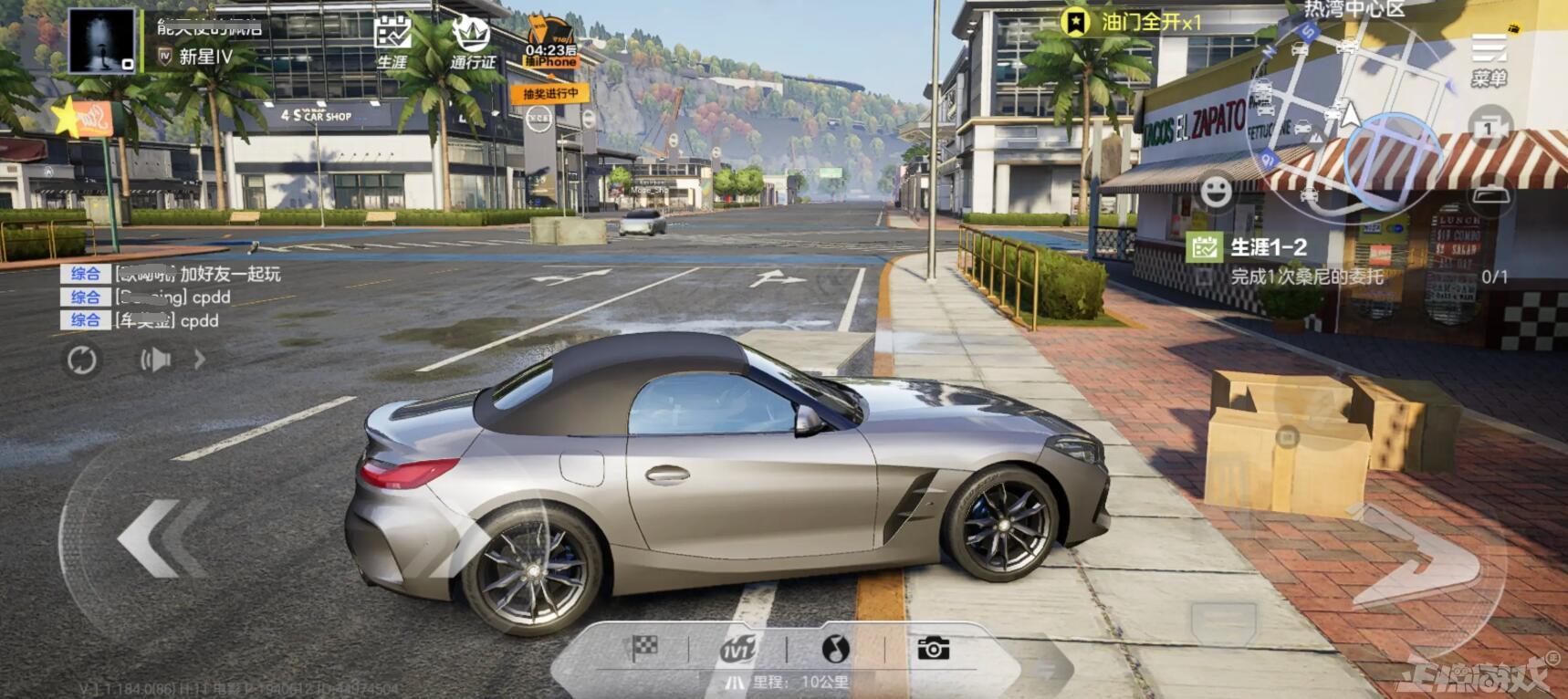Open the 抽奖进行中 lottery event
The height and width of the screenshot is (699, 1568).
(550, 93)
